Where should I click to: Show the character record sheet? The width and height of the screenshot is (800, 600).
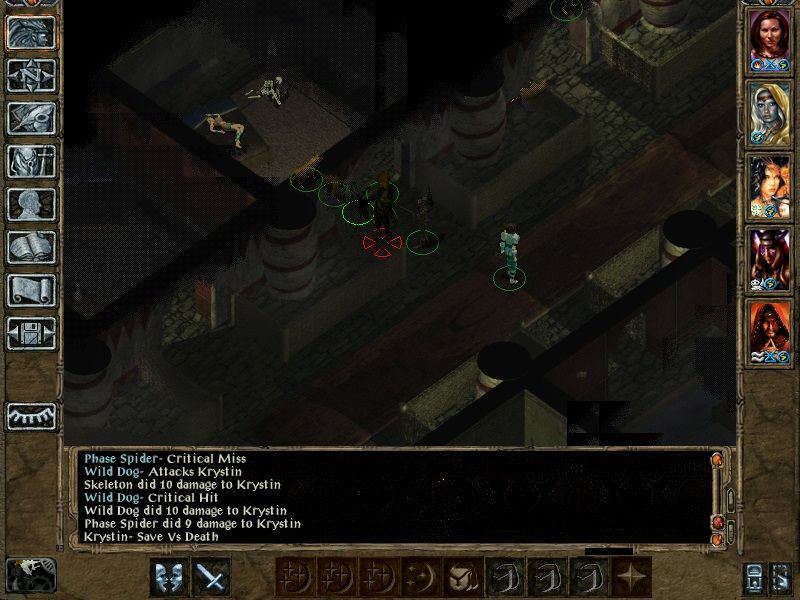[x=31, y=204]
